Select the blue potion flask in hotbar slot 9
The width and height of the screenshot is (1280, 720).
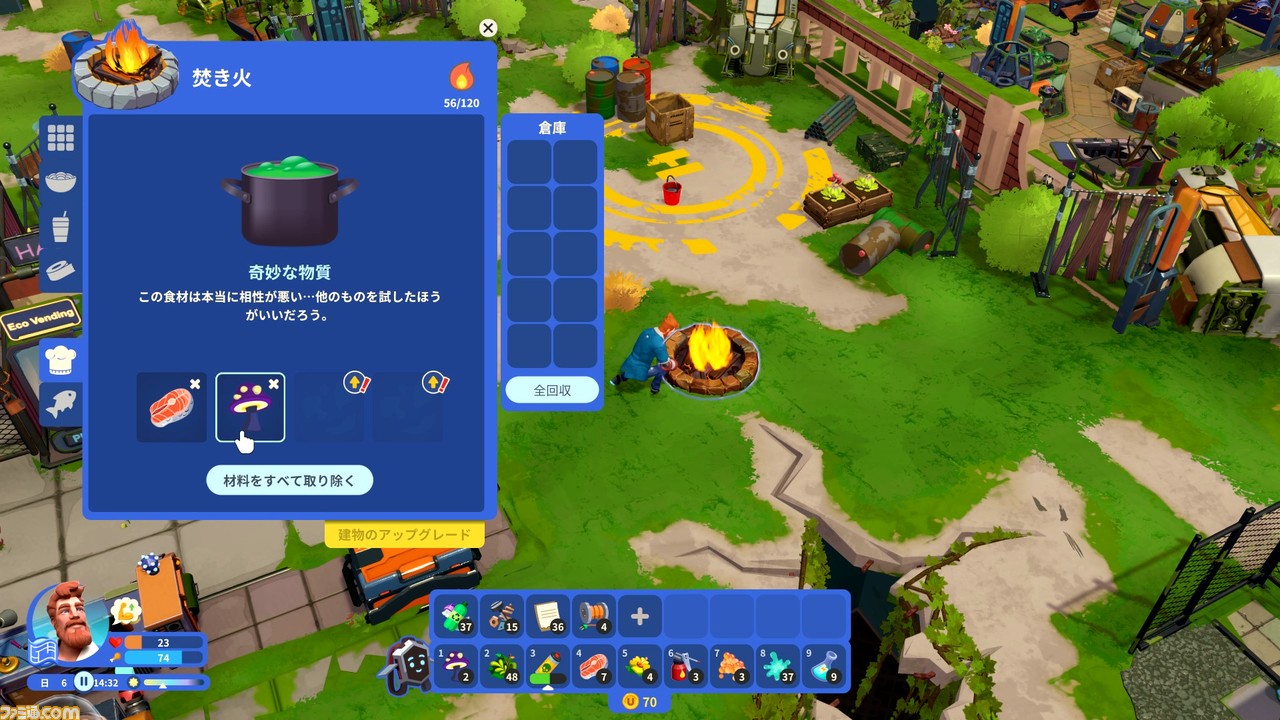pyautogui.click(x=823, y=665)
